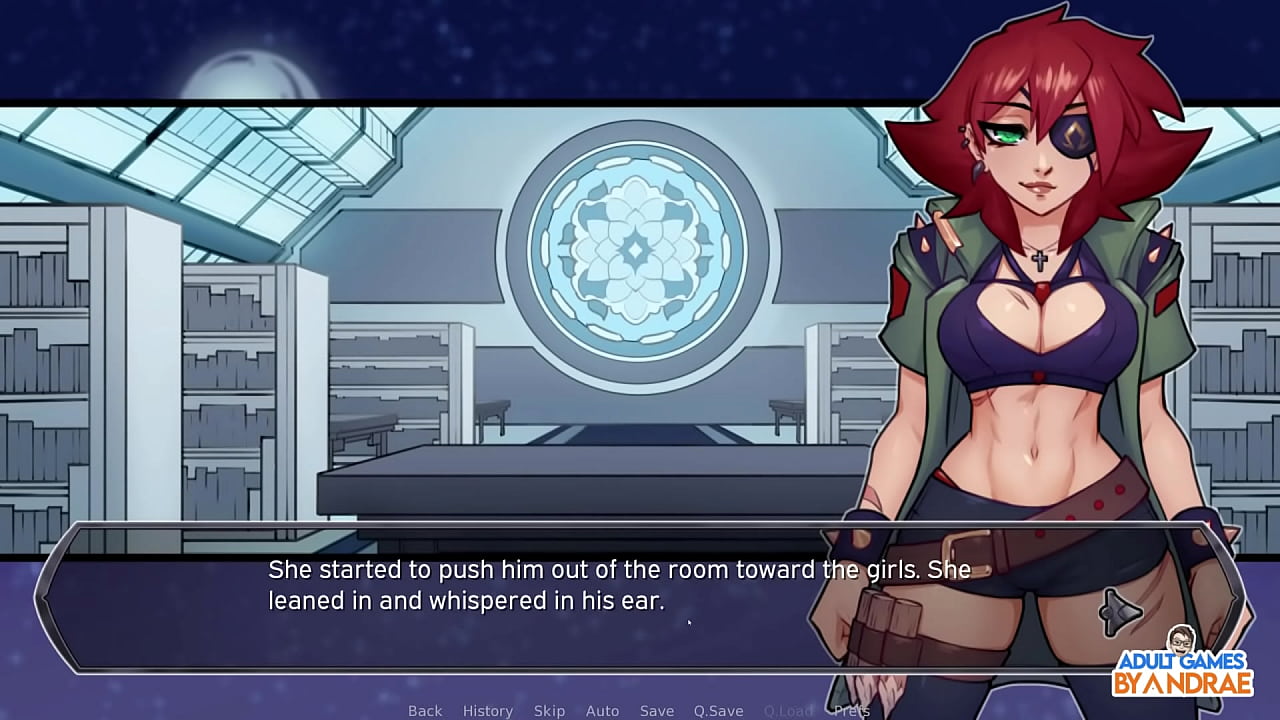This screenshot has width=1280, height=720.
Task: Open the History screen
Action: 487,710
